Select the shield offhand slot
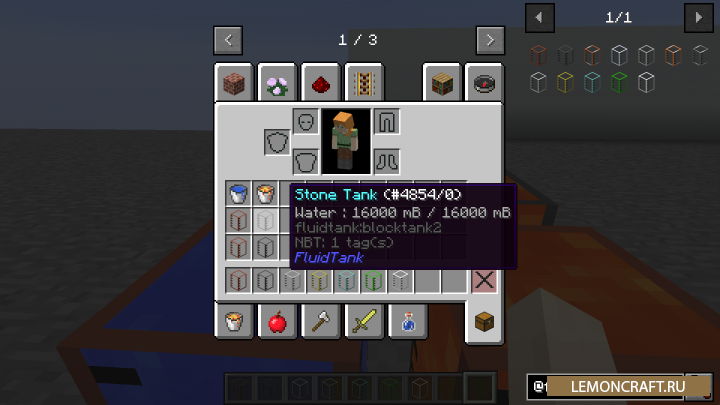 [277, 142]
